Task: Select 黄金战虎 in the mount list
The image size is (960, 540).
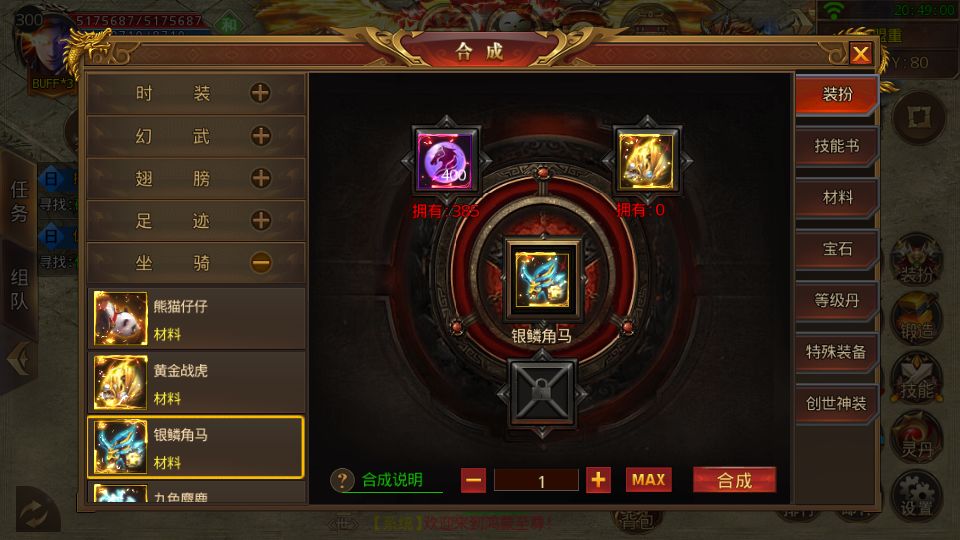Action: click(197, 383)
